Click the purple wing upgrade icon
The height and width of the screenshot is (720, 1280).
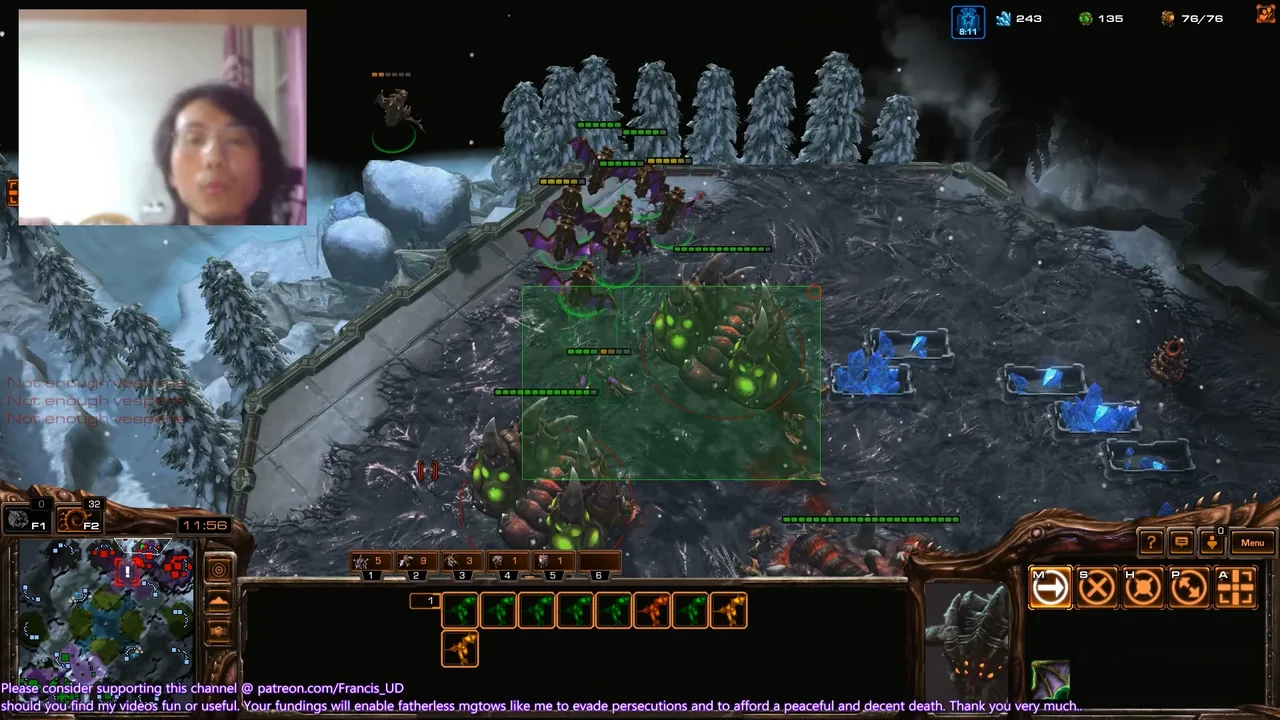(x=1050, y=680)
